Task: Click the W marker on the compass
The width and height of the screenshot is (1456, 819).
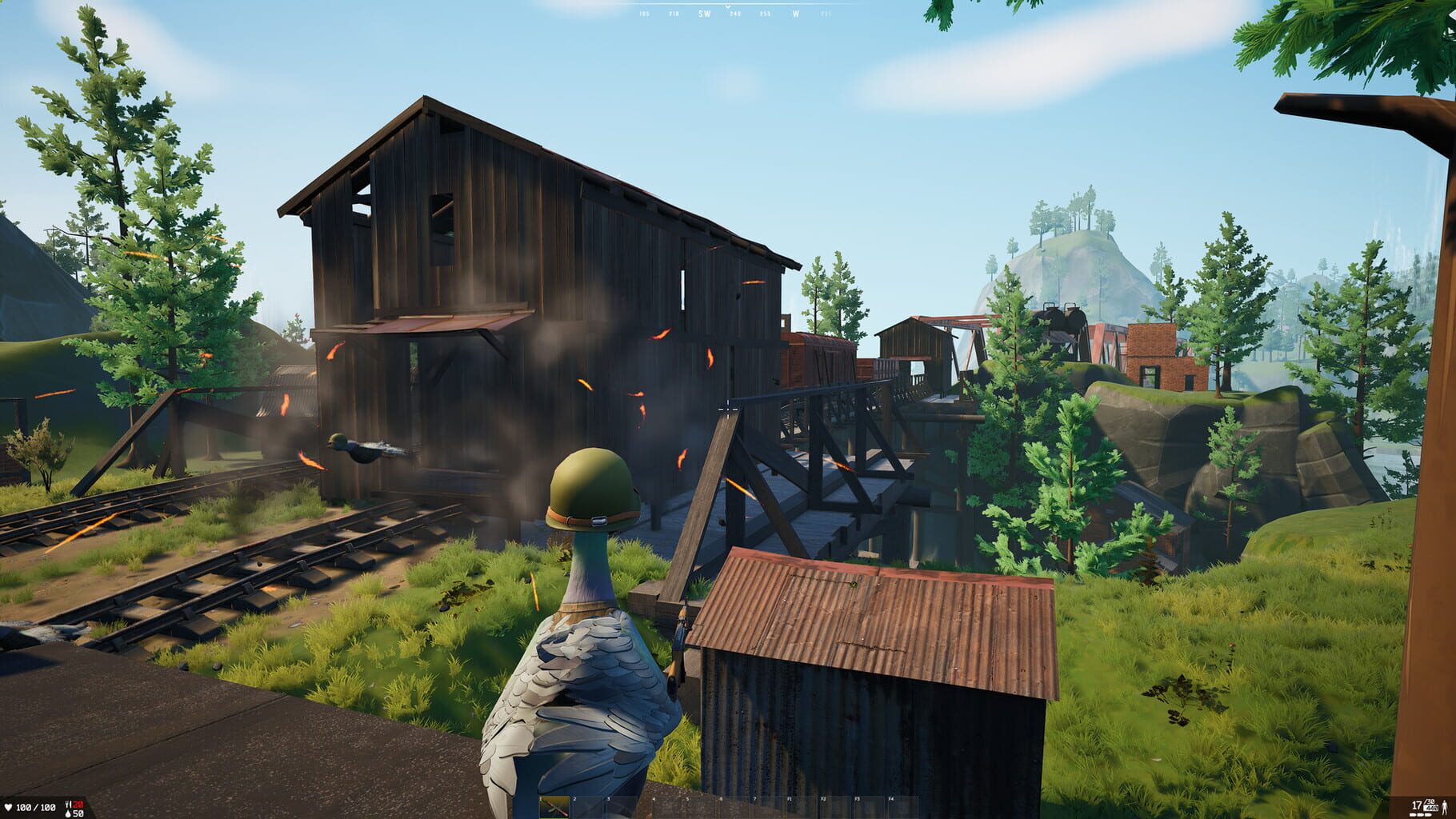Action: point(796,14)
